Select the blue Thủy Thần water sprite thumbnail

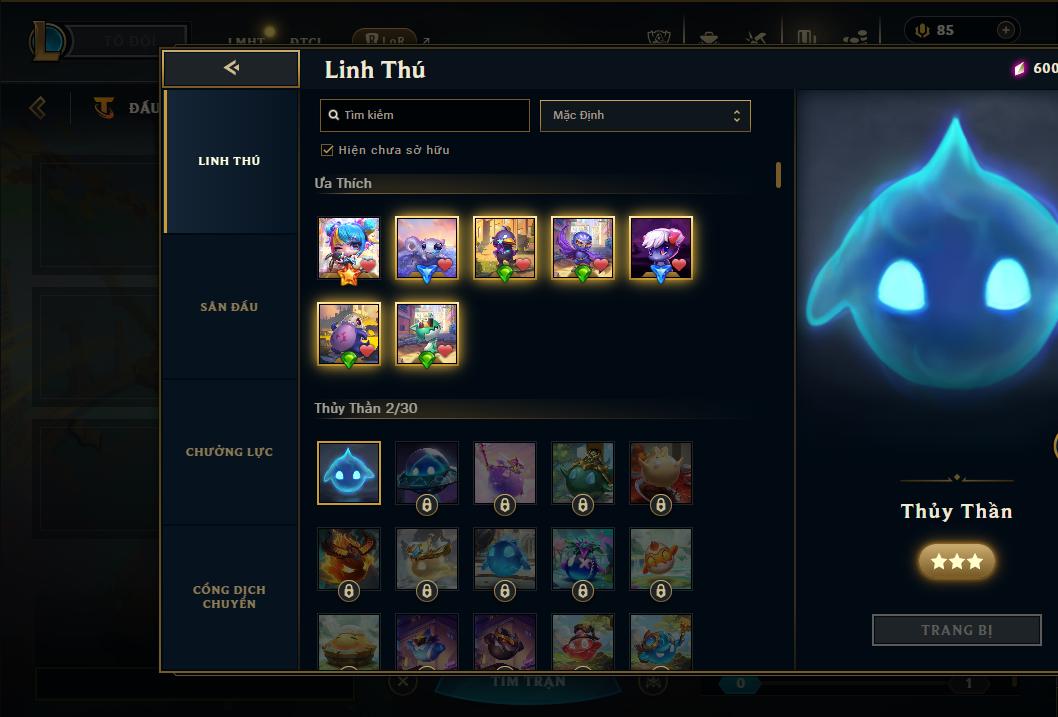(349, 473)
